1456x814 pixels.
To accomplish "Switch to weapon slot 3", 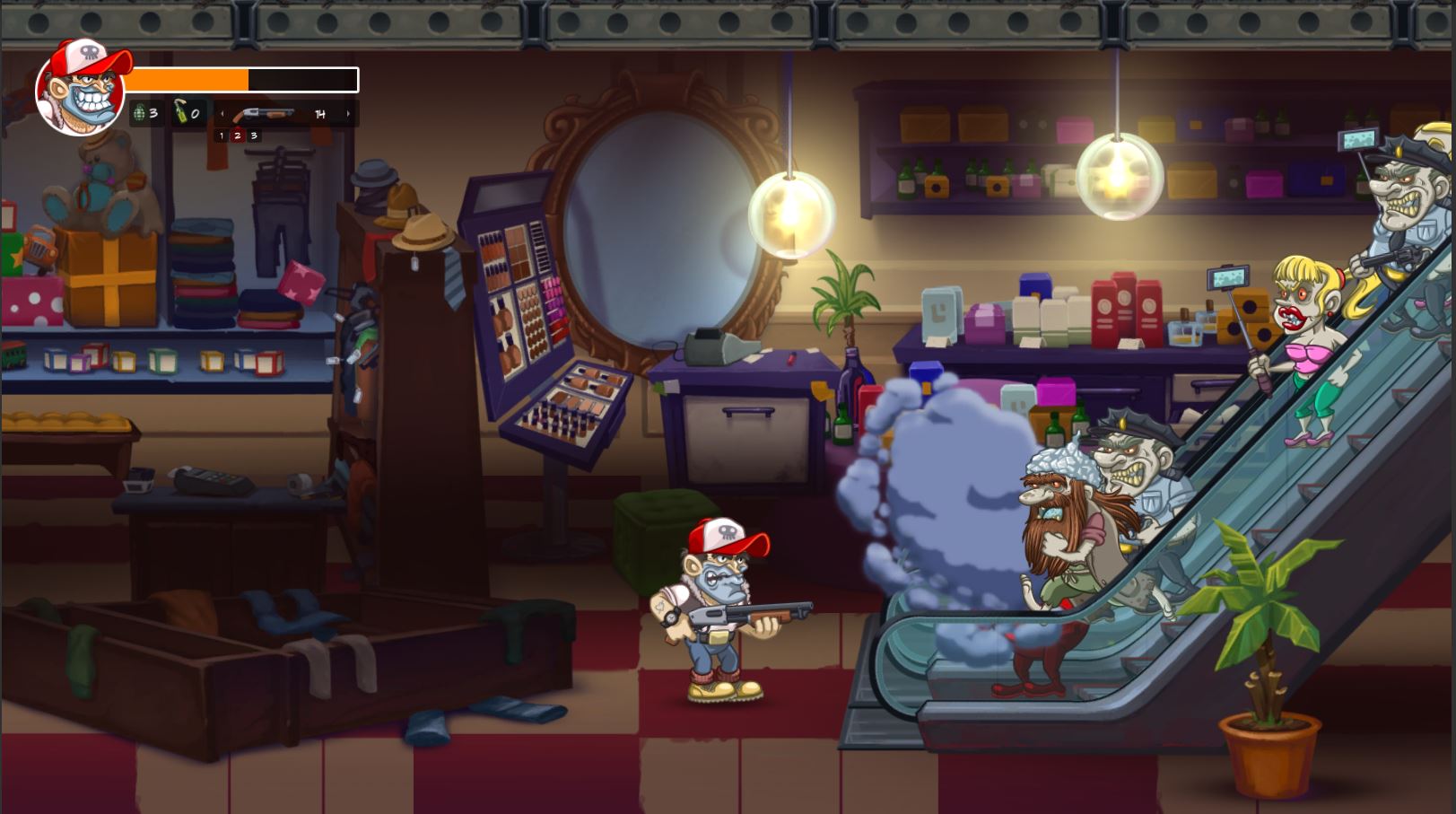I will coord(254,136).
